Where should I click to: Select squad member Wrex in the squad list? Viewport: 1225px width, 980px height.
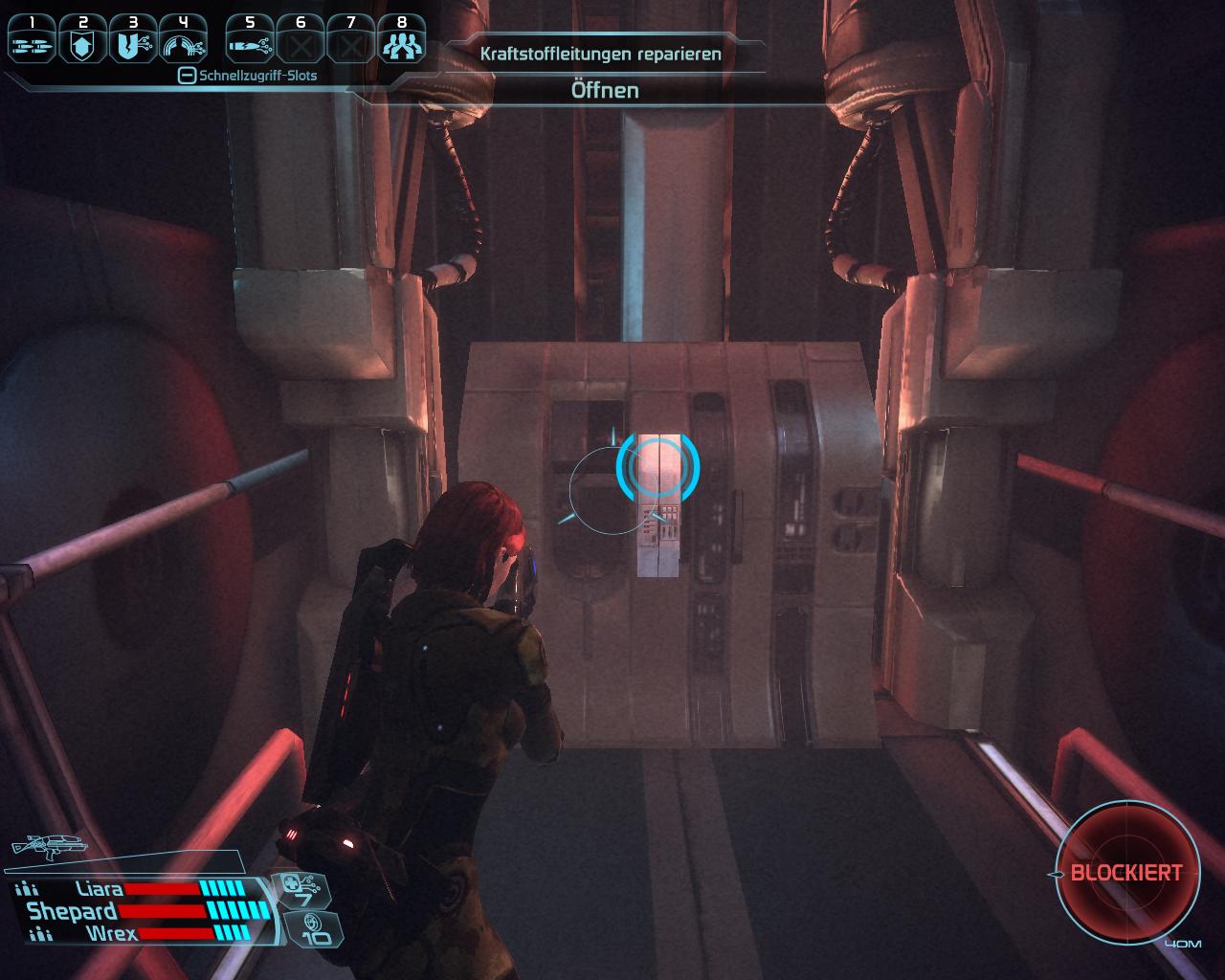pyautogui.click(x=111, y=933)
